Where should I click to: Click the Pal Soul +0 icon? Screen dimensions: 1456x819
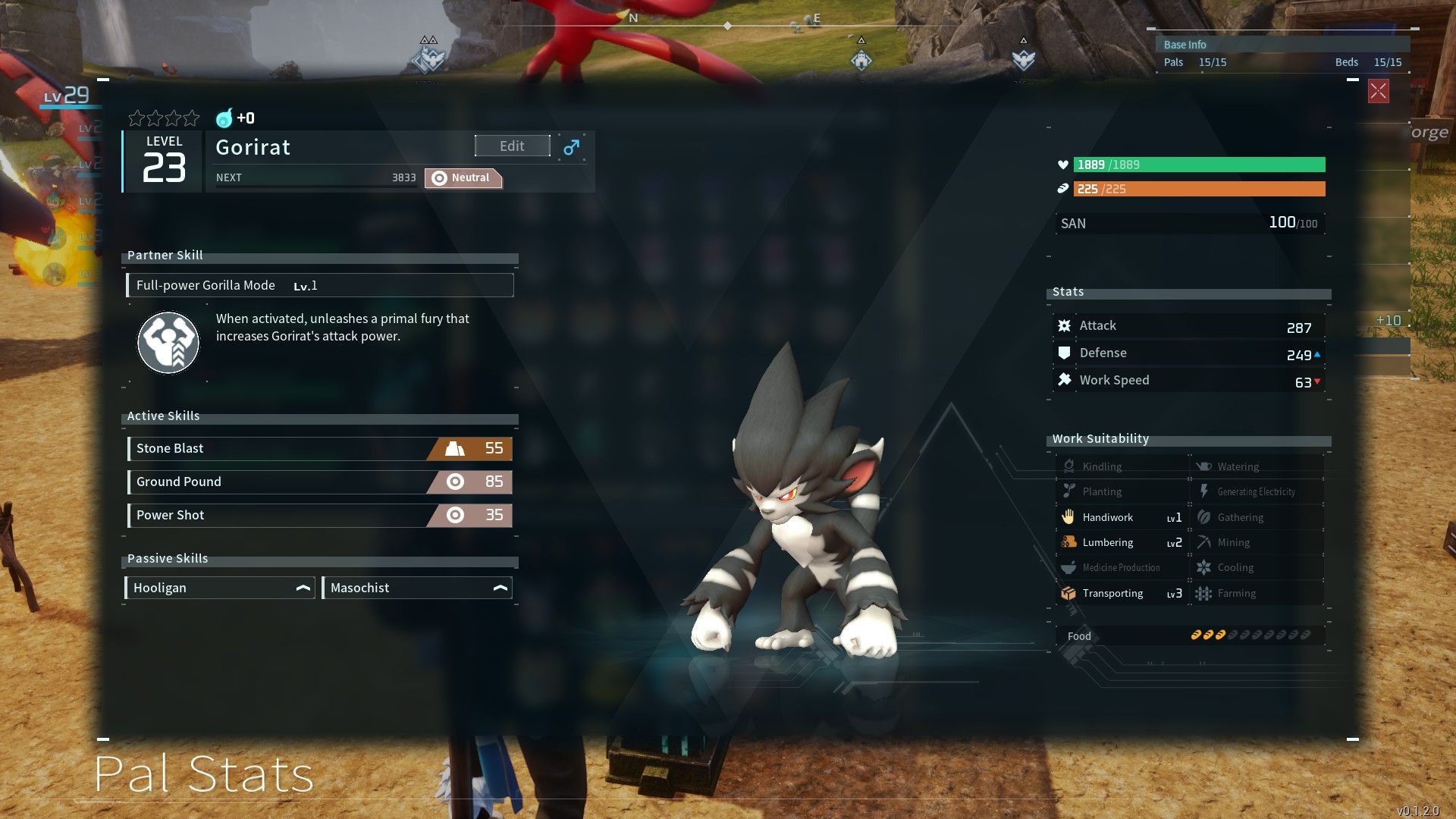coord(224,118)
